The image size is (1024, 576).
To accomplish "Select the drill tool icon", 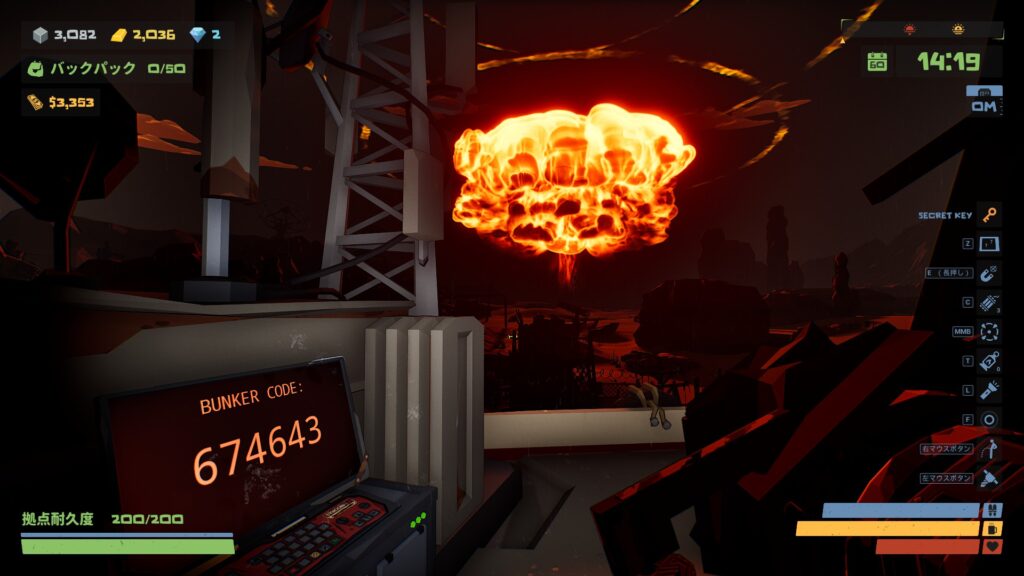I will tap(989, 478).
